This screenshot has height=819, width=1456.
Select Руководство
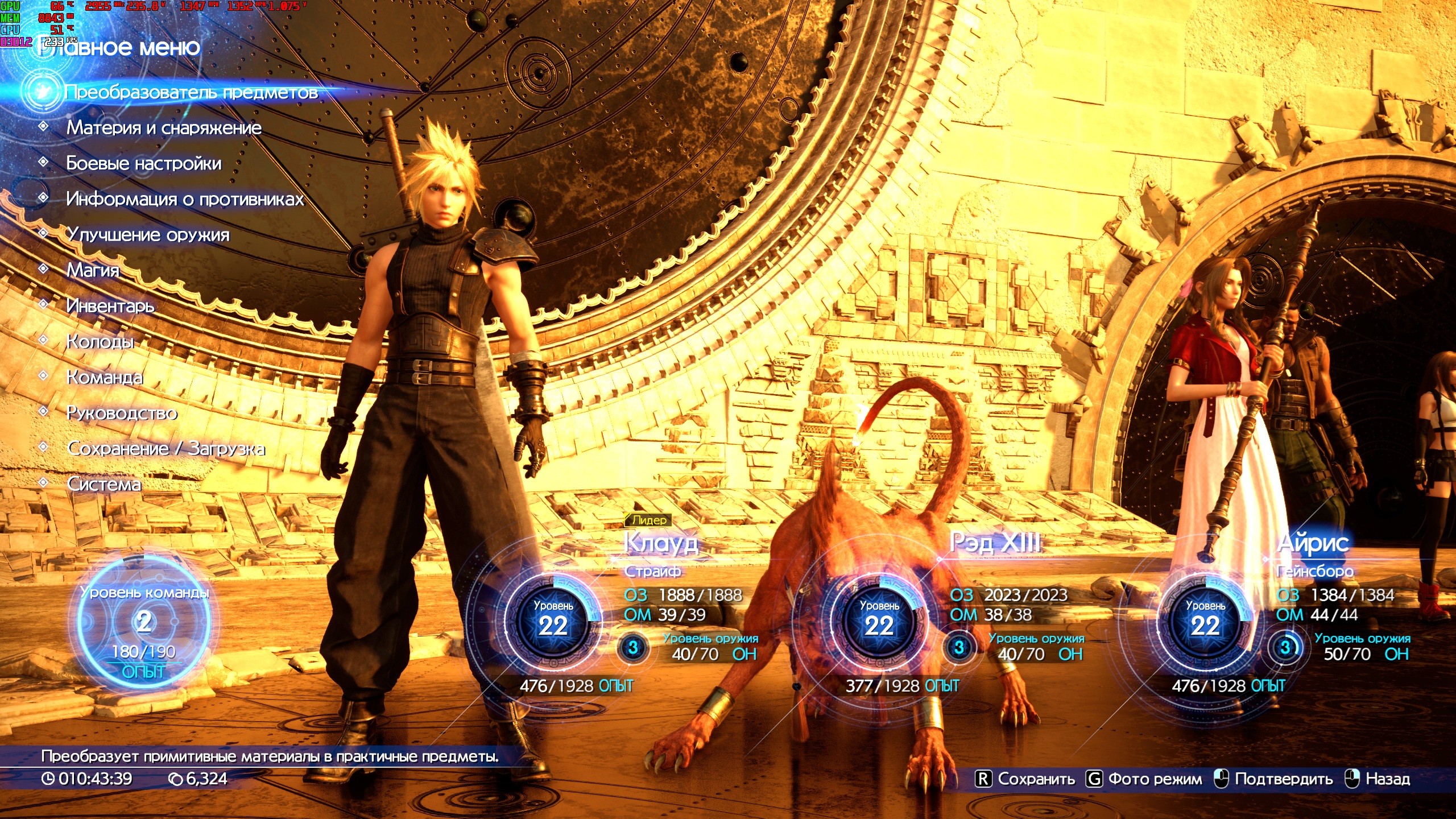pos(122,413)
